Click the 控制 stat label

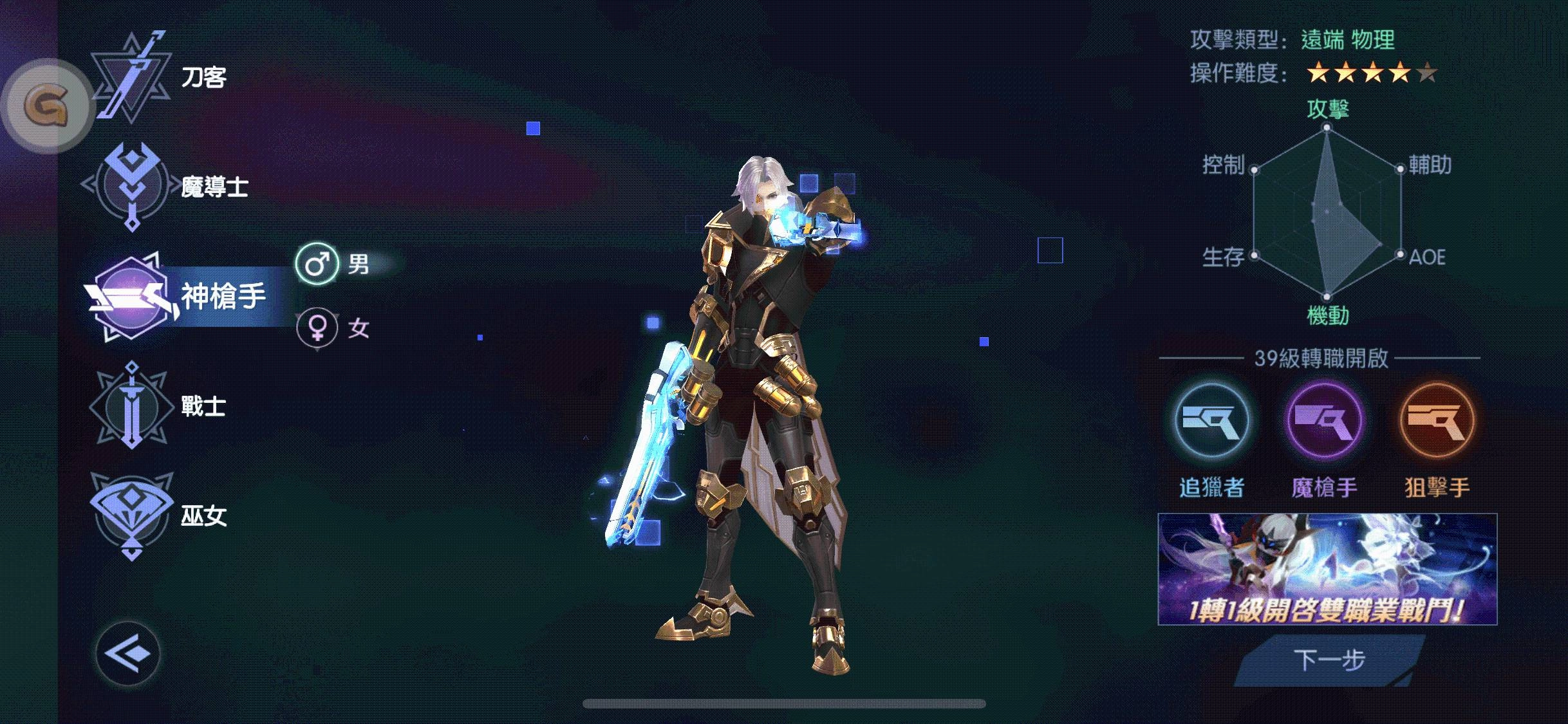click(x=1225, y=163)
